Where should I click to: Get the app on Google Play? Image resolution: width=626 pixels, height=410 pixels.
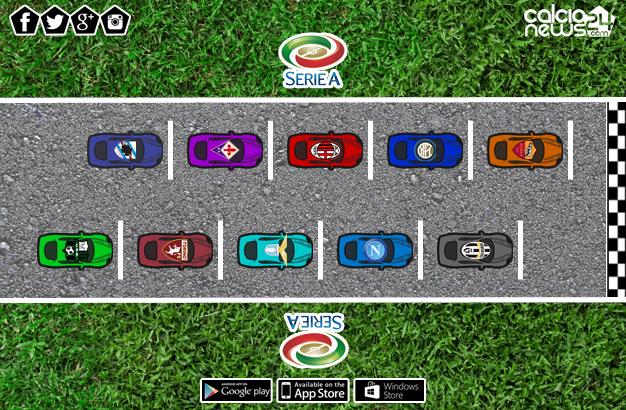[x=236, y=390]
